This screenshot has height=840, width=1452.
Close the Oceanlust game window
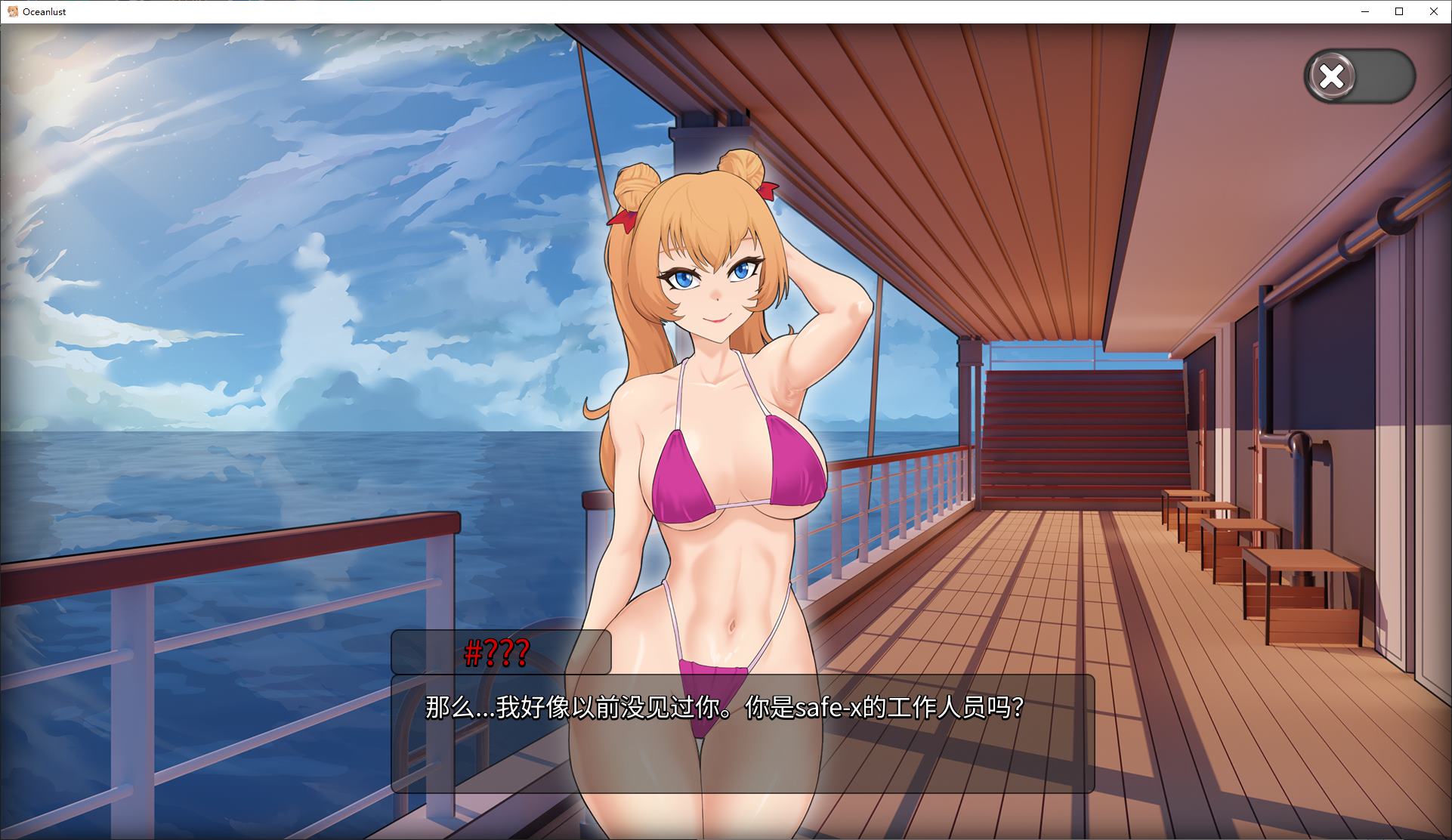[1433, 11]
